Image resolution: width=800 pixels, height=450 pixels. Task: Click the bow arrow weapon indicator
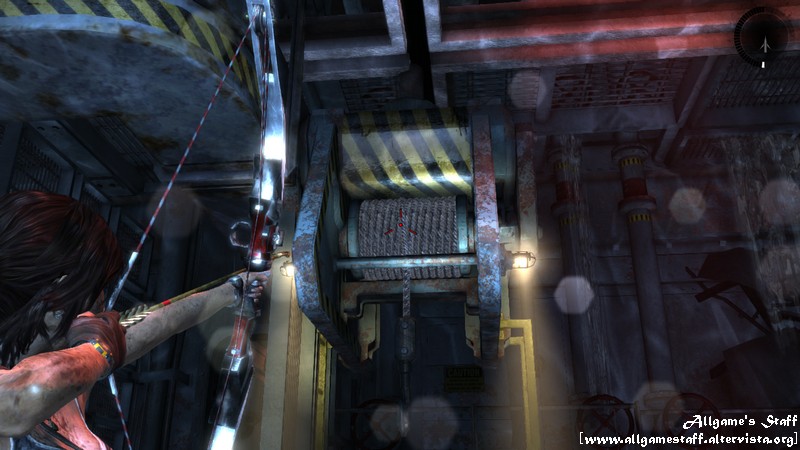(x=762, y=40)
